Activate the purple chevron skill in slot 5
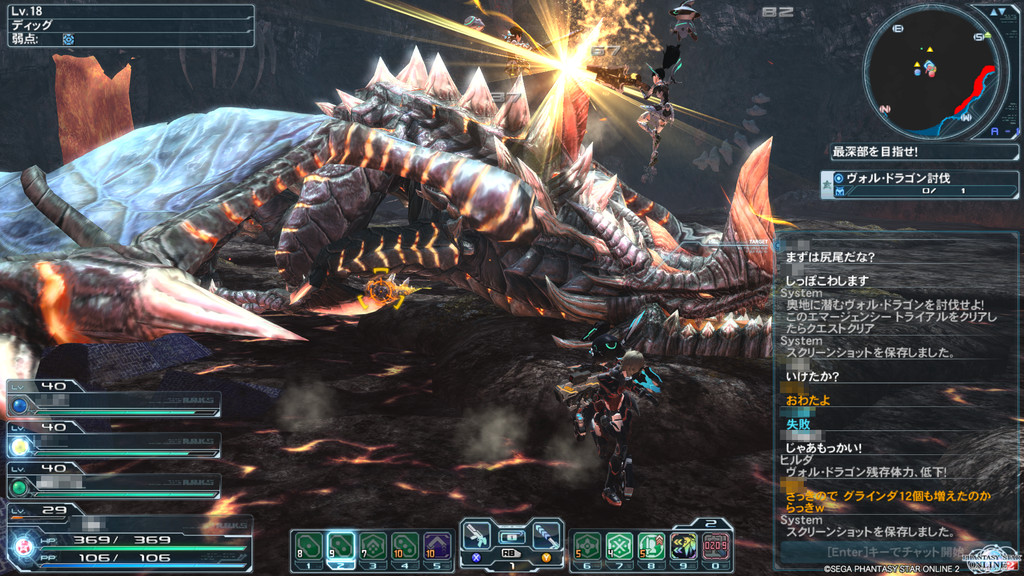1024x576 pixels. click(x=437, y=546)
